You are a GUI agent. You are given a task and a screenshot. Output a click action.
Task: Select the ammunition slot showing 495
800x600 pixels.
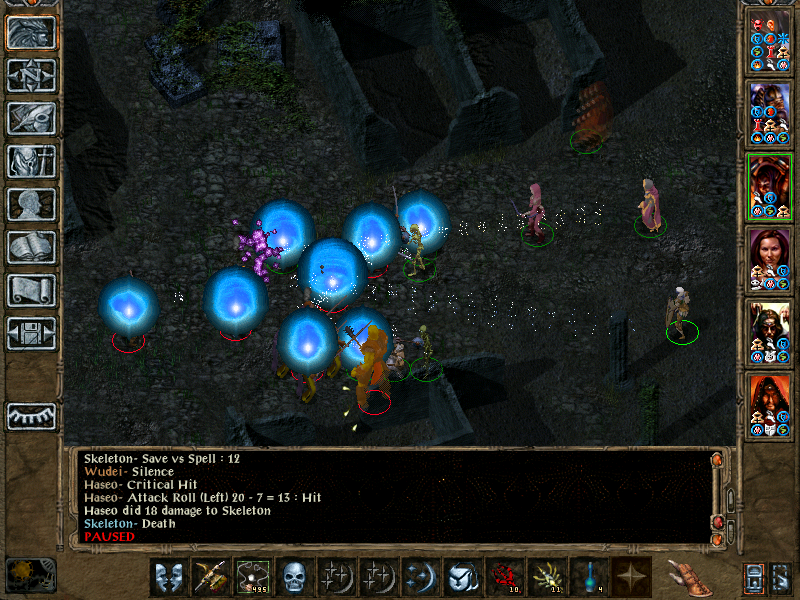pos(252,576)
